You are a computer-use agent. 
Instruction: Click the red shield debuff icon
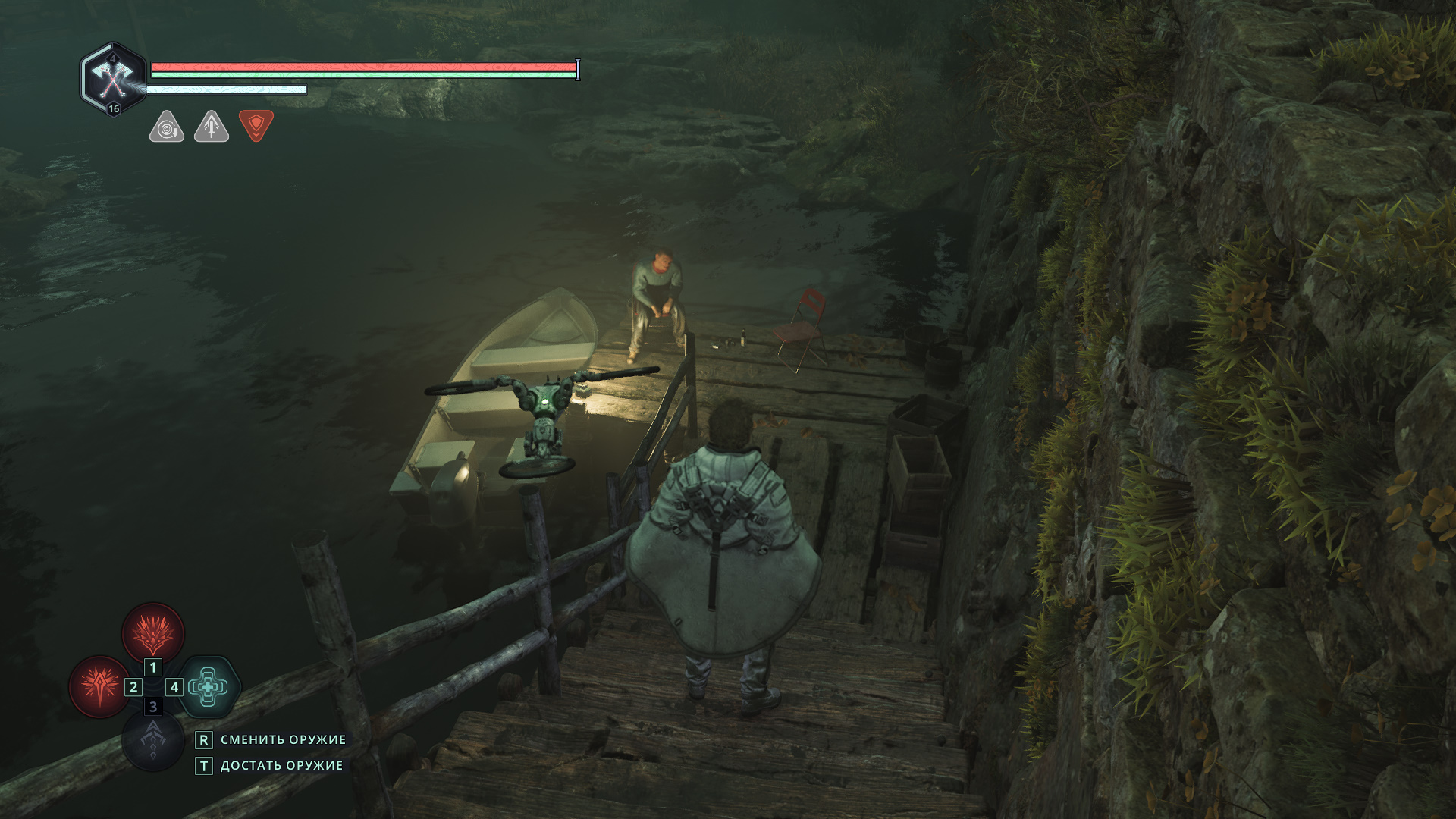pyautogui.click(x=256, y=125)
